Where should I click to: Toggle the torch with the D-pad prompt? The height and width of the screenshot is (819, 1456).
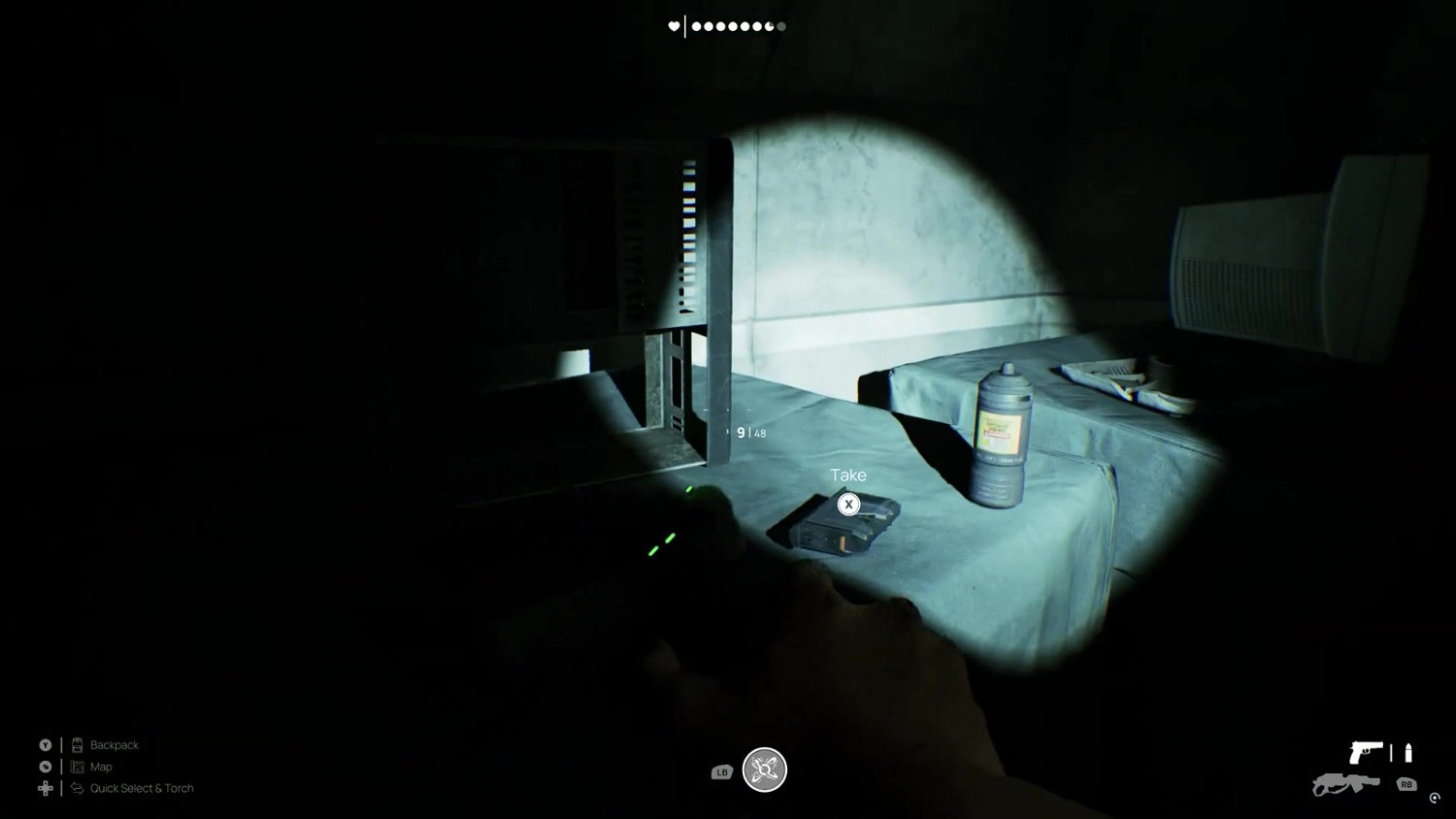pyautogui.click(x=46, y=788)
